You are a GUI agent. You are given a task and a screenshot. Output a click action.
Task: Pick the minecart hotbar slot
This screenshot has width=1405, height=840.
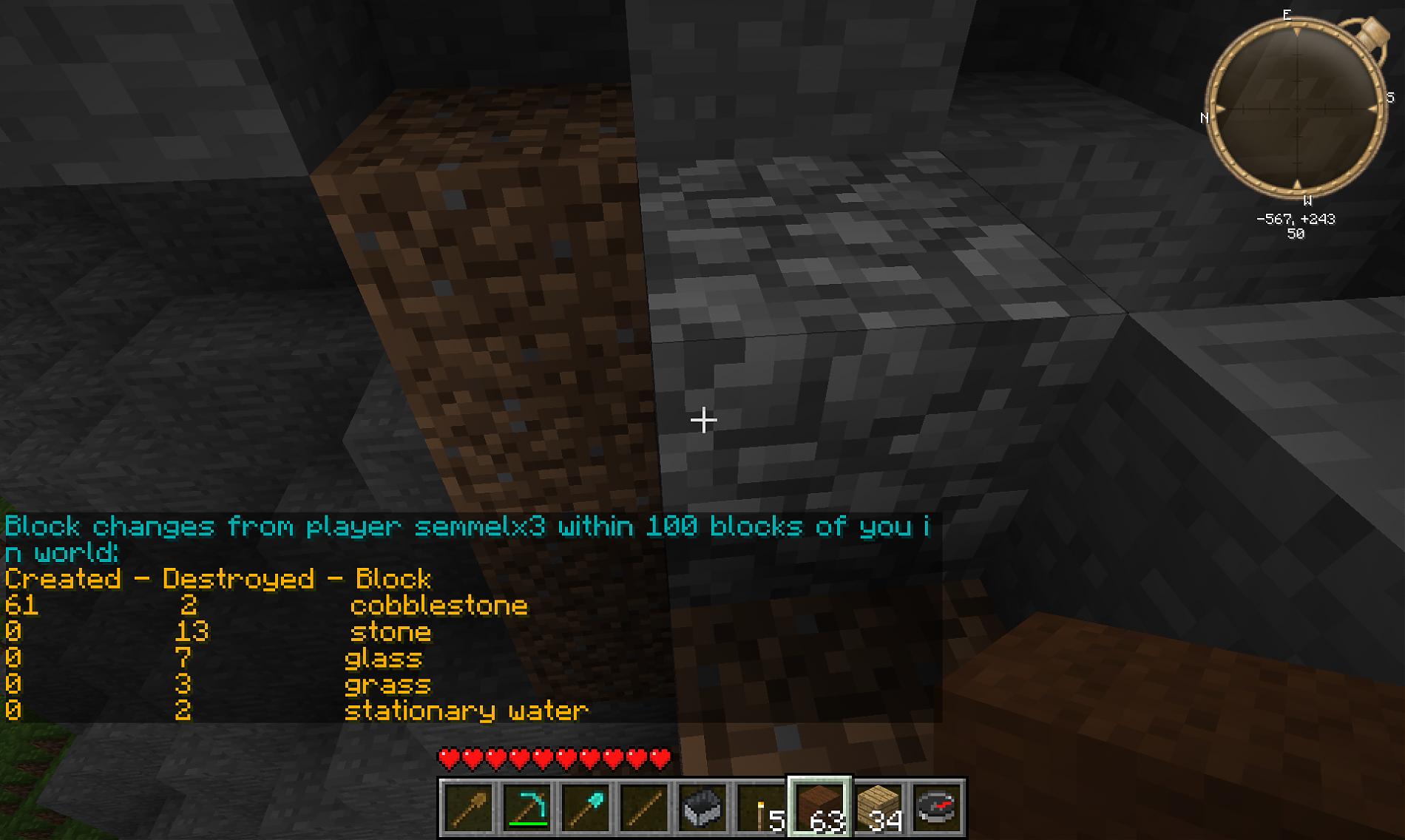click(x=702, y=807)
